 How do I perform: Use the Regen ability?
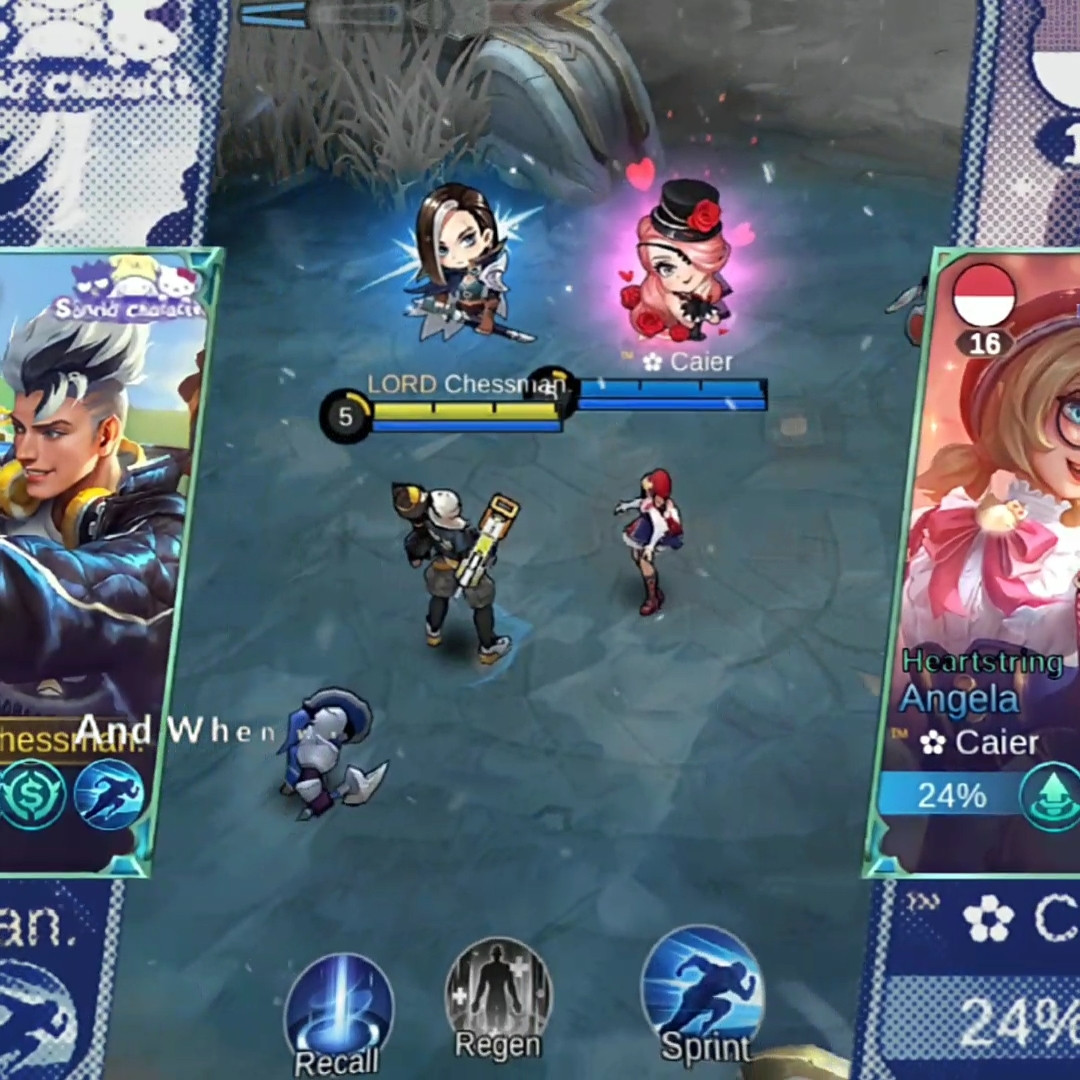pyautogui.click(x=497, y=996)
